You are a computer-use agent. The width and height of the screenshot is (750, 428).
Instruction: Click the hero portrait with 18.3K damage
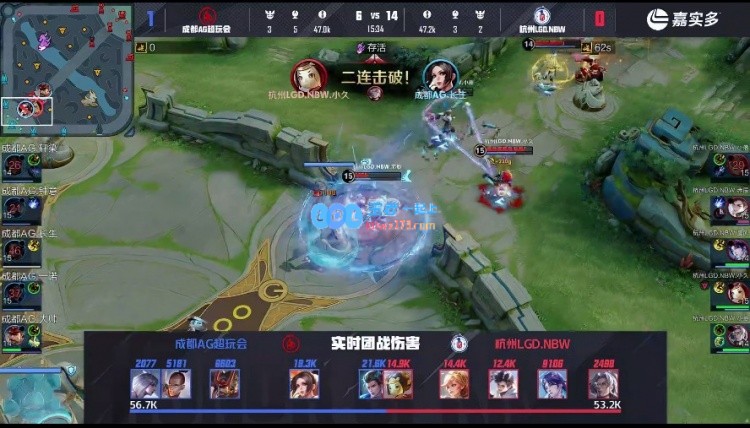pyautogui.click(x=304, y=384)
